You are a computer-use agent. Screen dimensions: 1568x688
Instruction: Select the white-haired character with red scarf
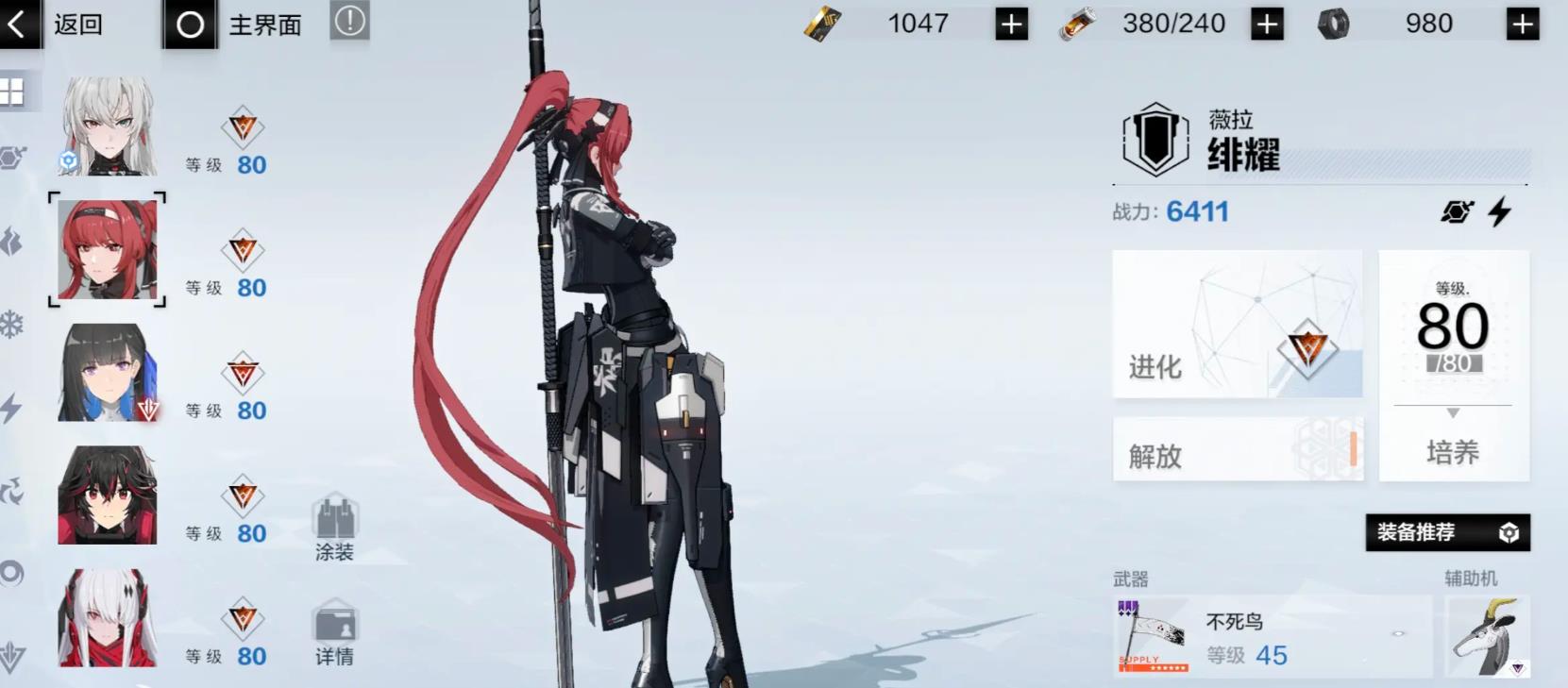(108, 618)
